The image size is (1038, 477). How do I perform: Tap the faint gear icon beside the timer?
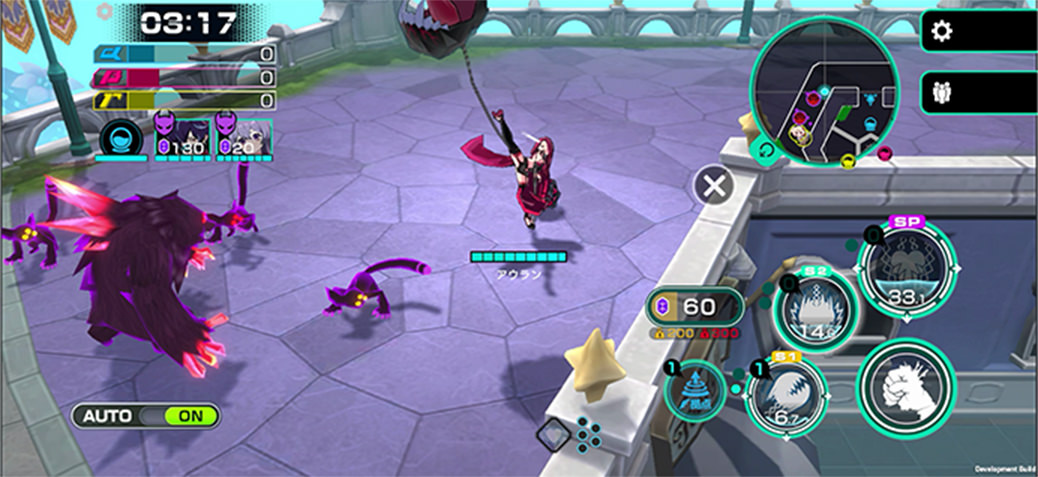click(105, 11)
